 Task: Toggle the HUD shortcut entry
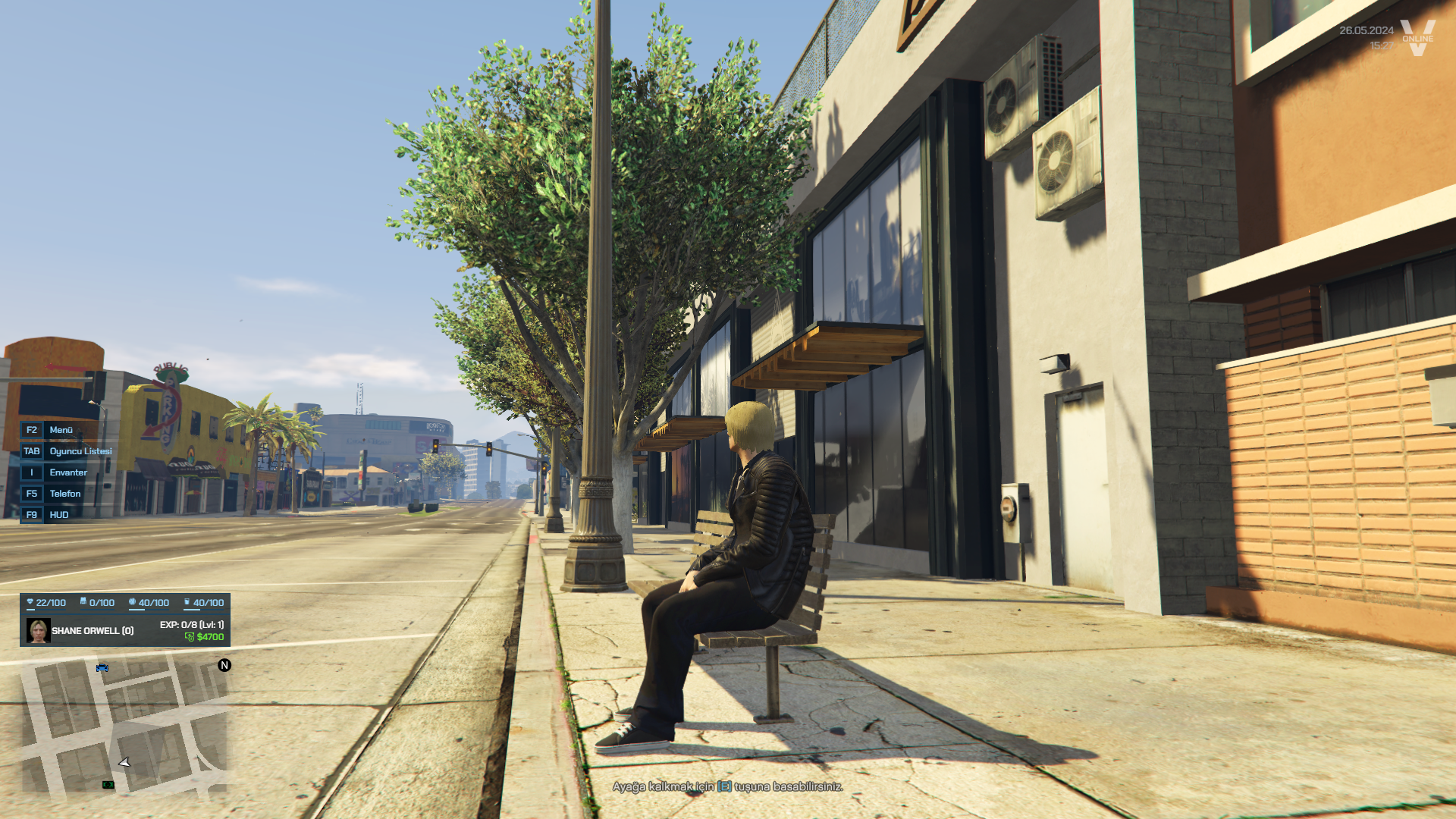tap(59, 515)
